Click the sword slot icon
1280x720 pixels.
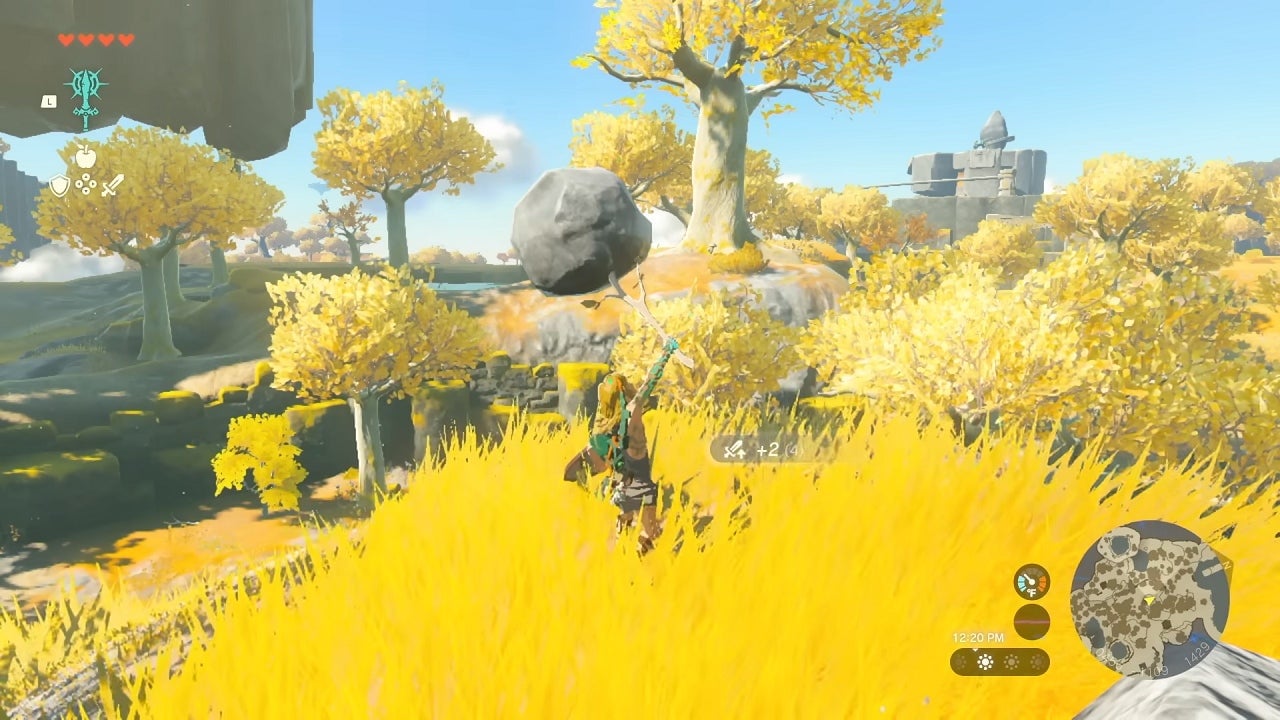point(112,185)
